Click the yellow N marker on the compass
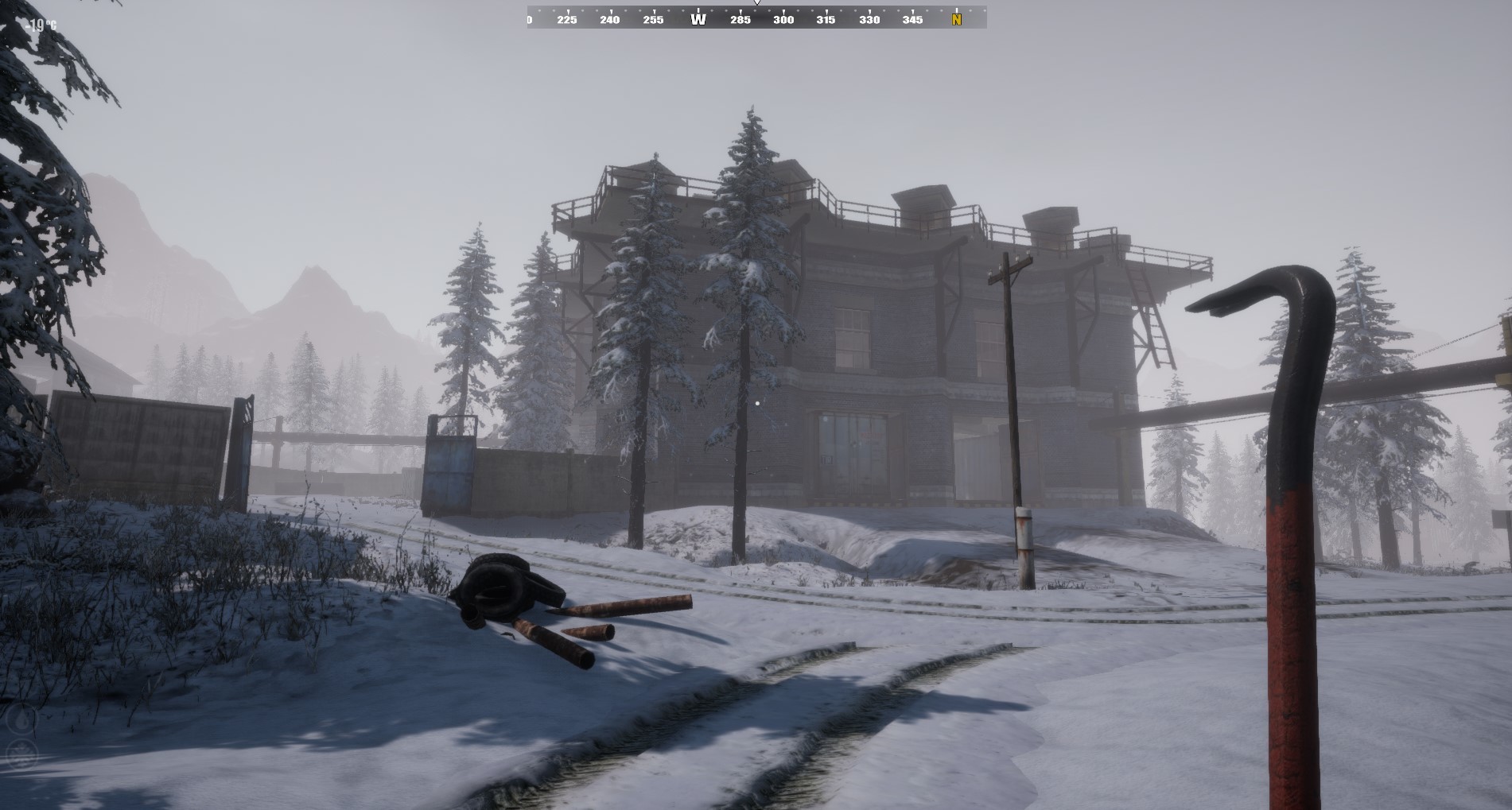1512x810 pixels. coord(956,19)
